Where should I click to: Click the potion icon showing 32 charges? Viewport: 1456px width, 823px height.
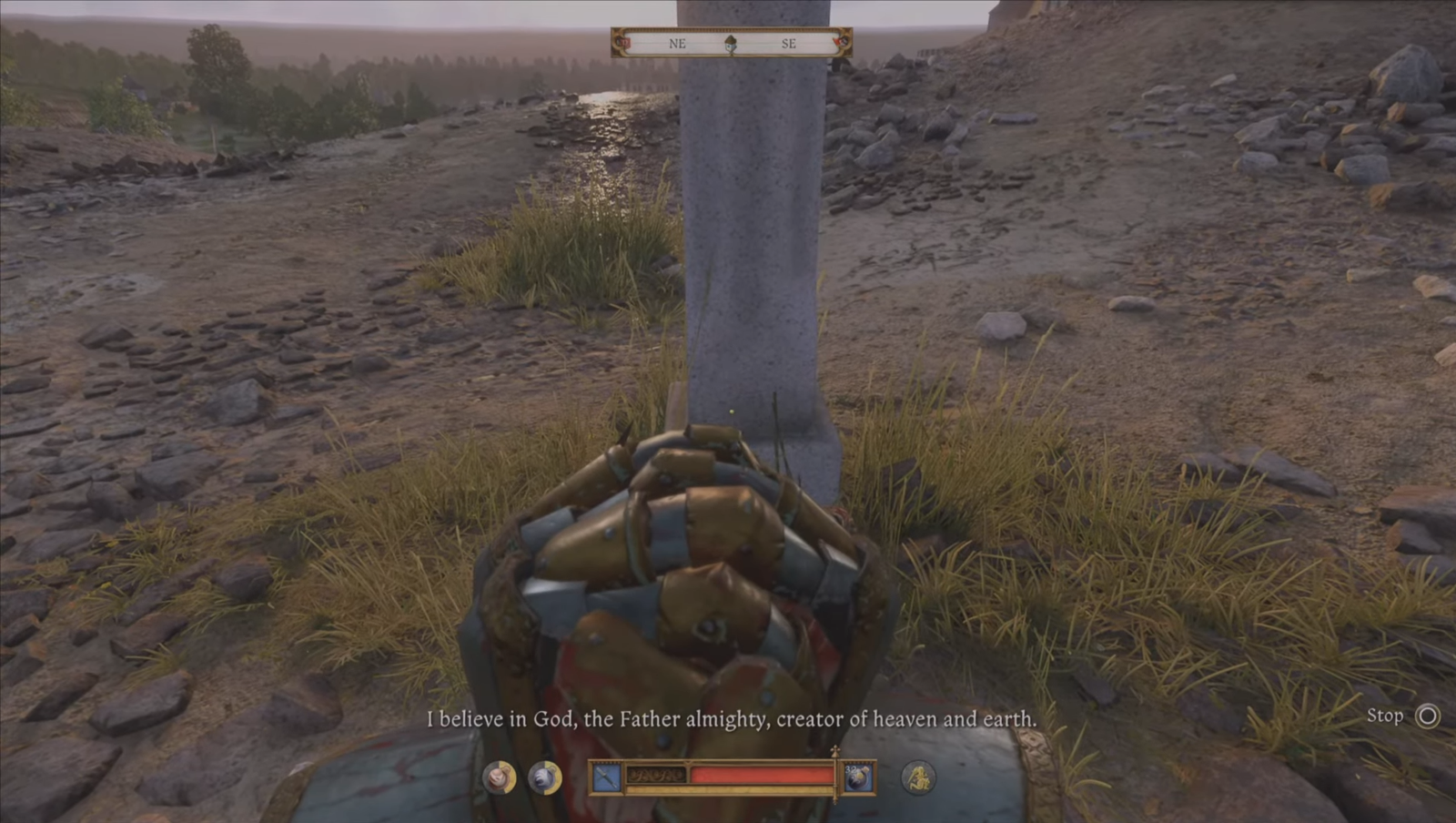click(x=858, y=777)
